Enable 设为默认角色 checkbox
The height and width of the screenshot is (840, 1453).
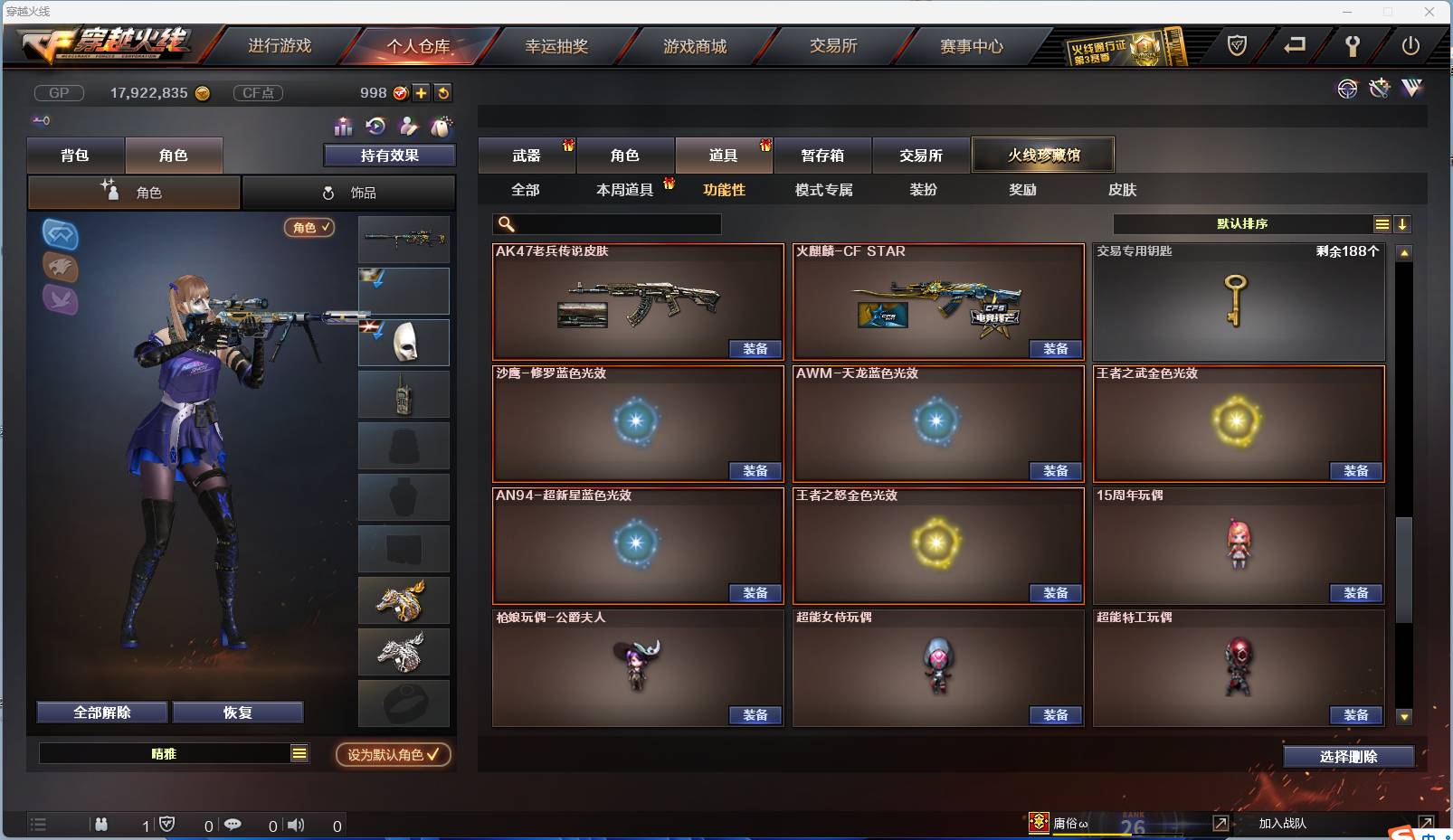pos(393,756)
